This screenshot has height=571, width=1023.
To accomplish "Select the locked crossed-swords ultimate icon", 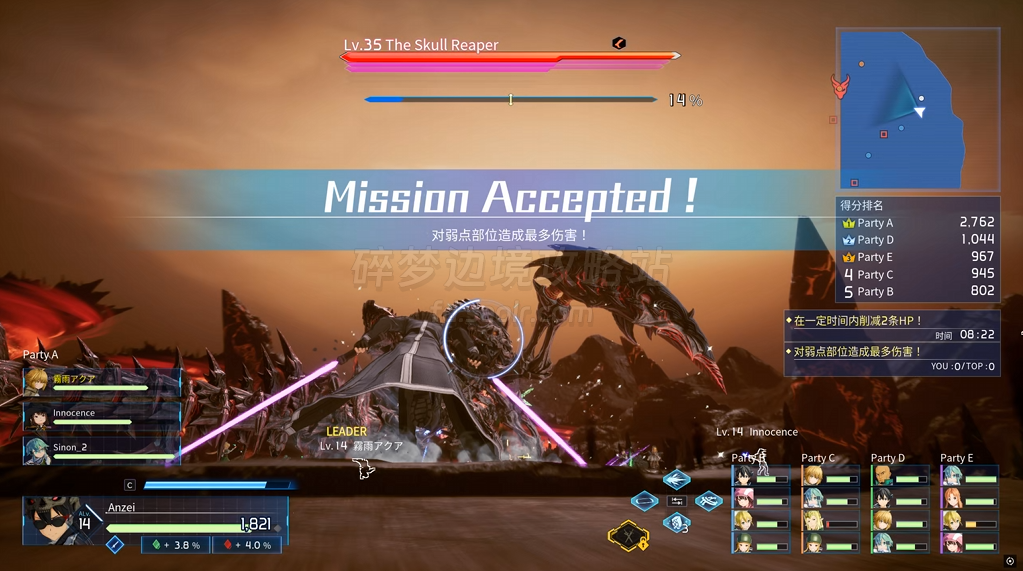I will tap(629, 537).
